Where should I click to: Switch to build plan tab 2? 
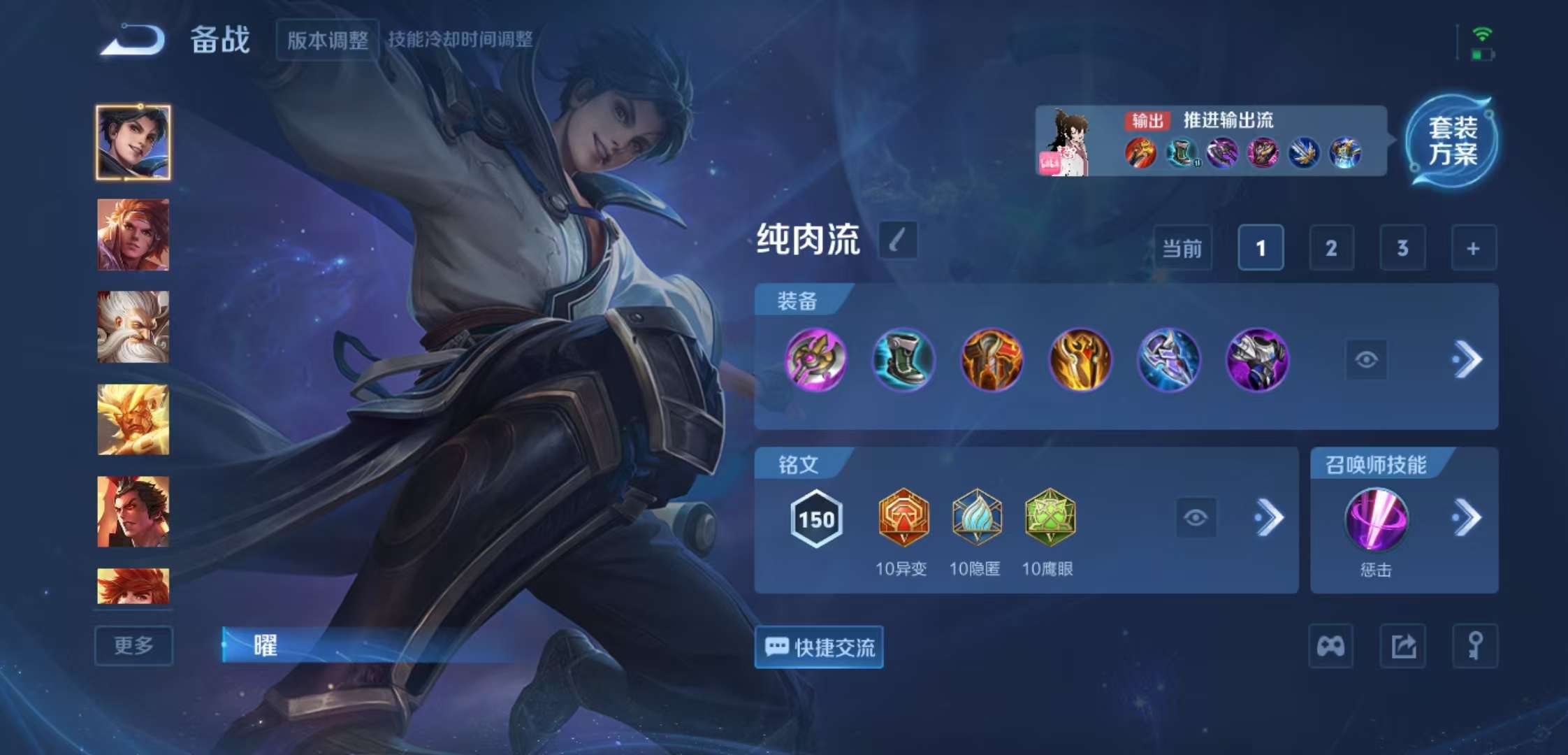click(x=1330, y=248)
